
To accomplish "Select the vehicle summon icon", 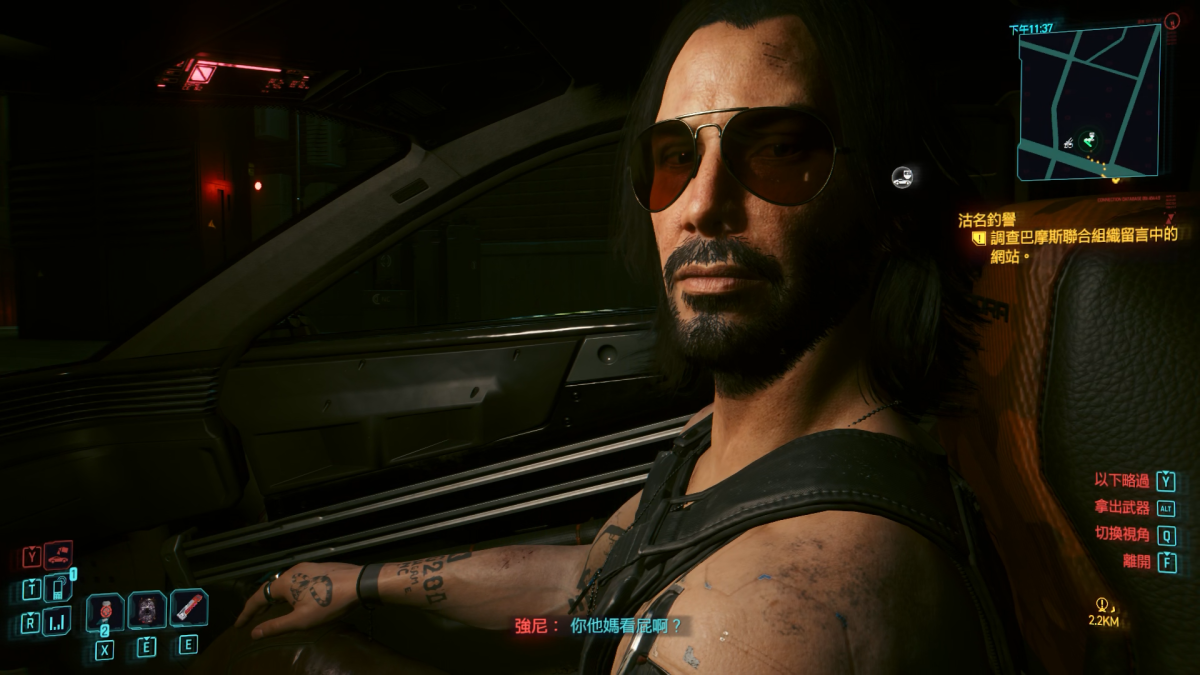I will pyautogui.click(x=58, y=553).
